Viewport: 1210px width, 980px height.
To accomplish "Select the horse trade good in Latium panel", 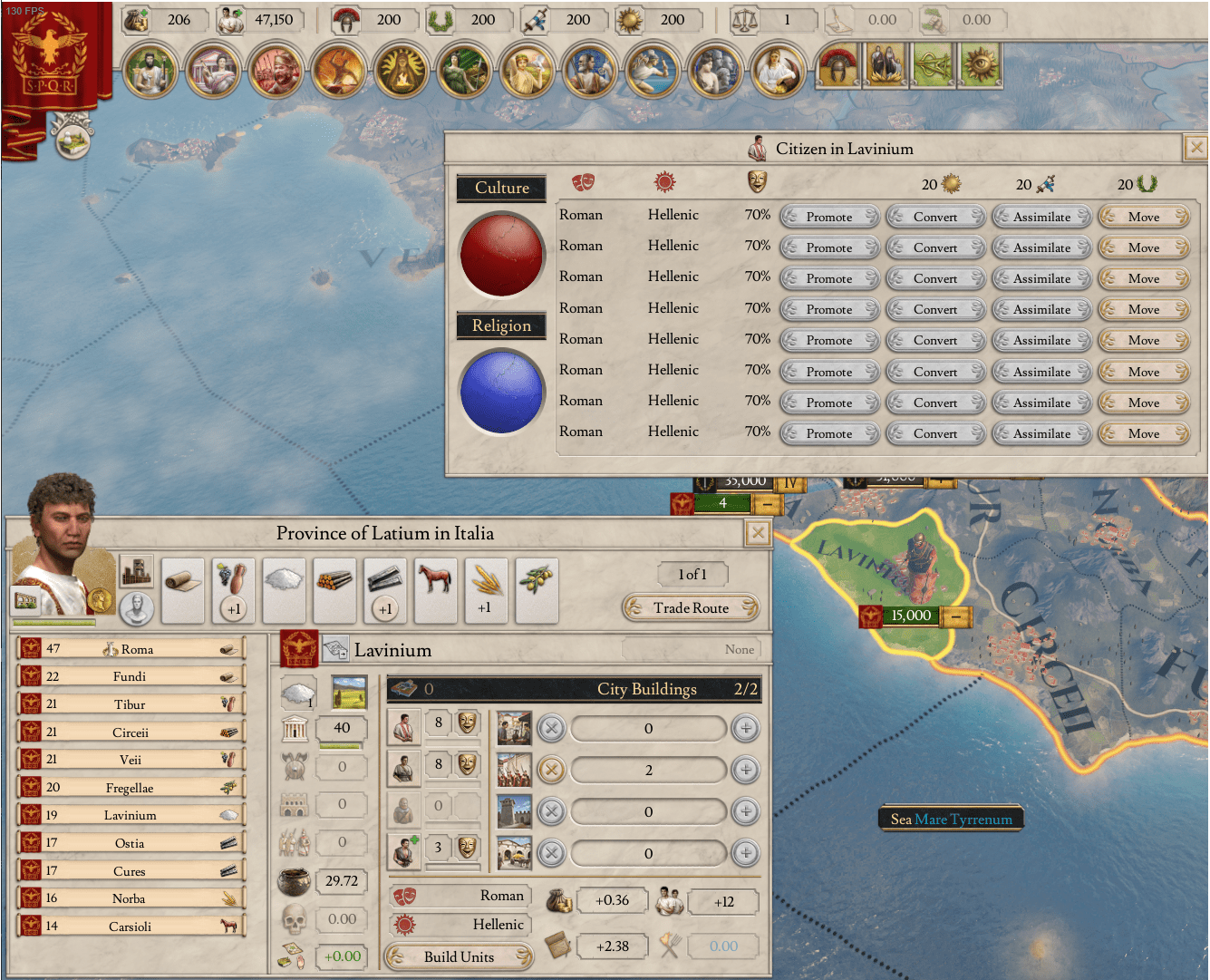I will [x=435, y=589].
